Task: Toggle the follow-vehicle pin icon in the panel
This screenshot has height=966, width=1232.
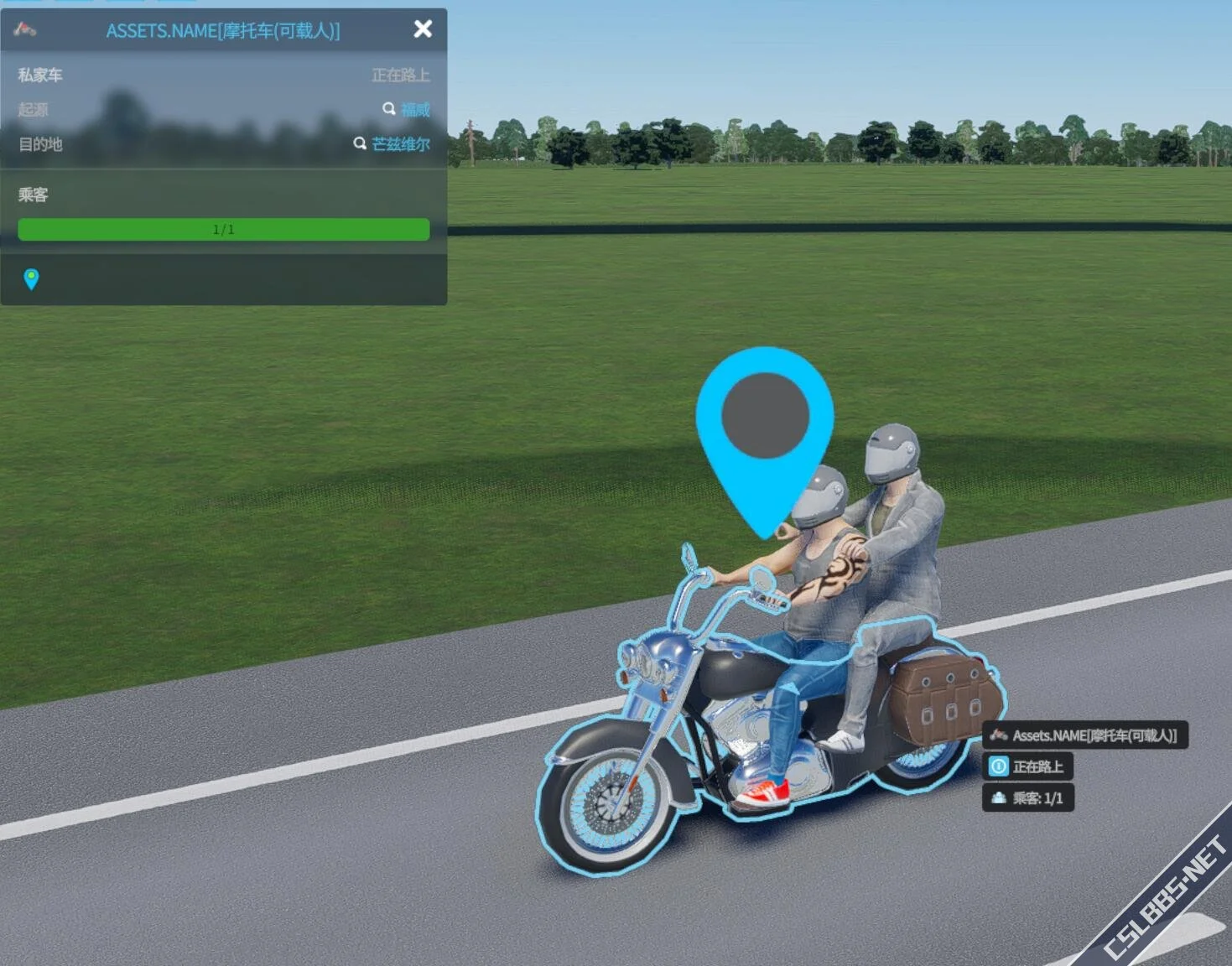Action: pyautogui.click(x=31, y=278)
